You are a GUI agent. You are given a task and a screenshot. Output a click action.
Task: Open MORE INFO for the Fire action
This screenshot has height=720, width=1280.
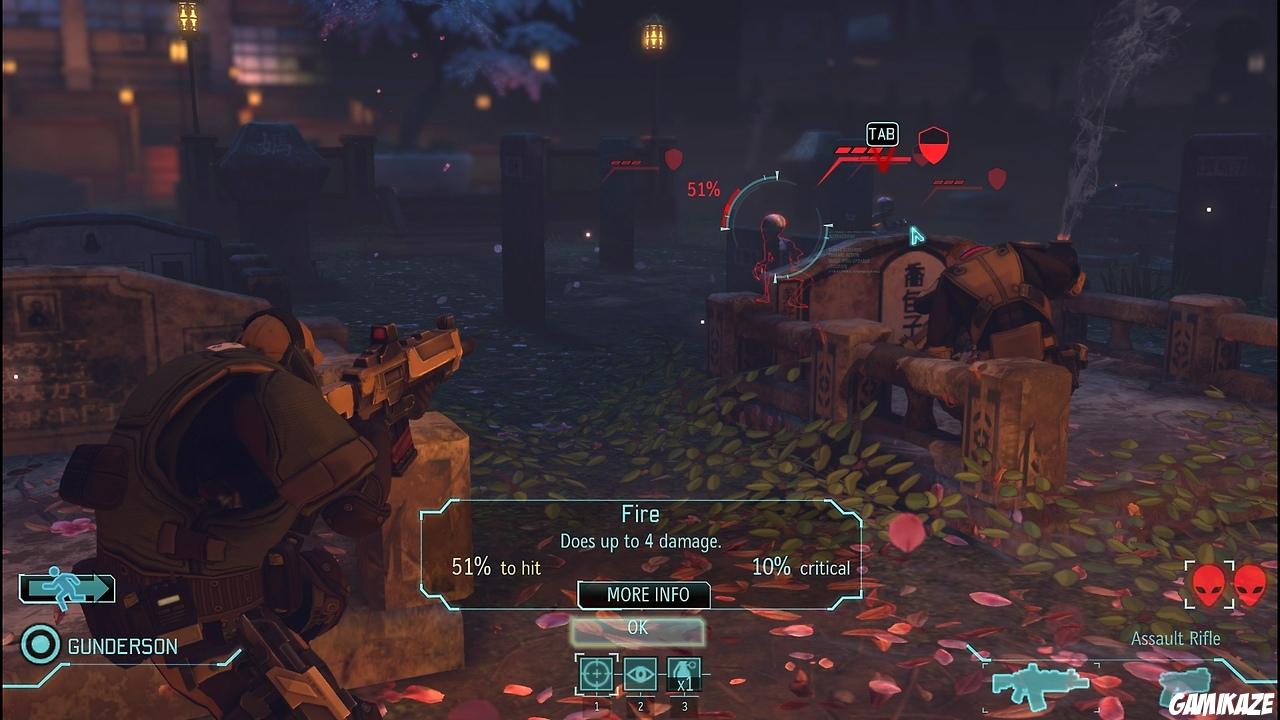[x=643, y=595]
